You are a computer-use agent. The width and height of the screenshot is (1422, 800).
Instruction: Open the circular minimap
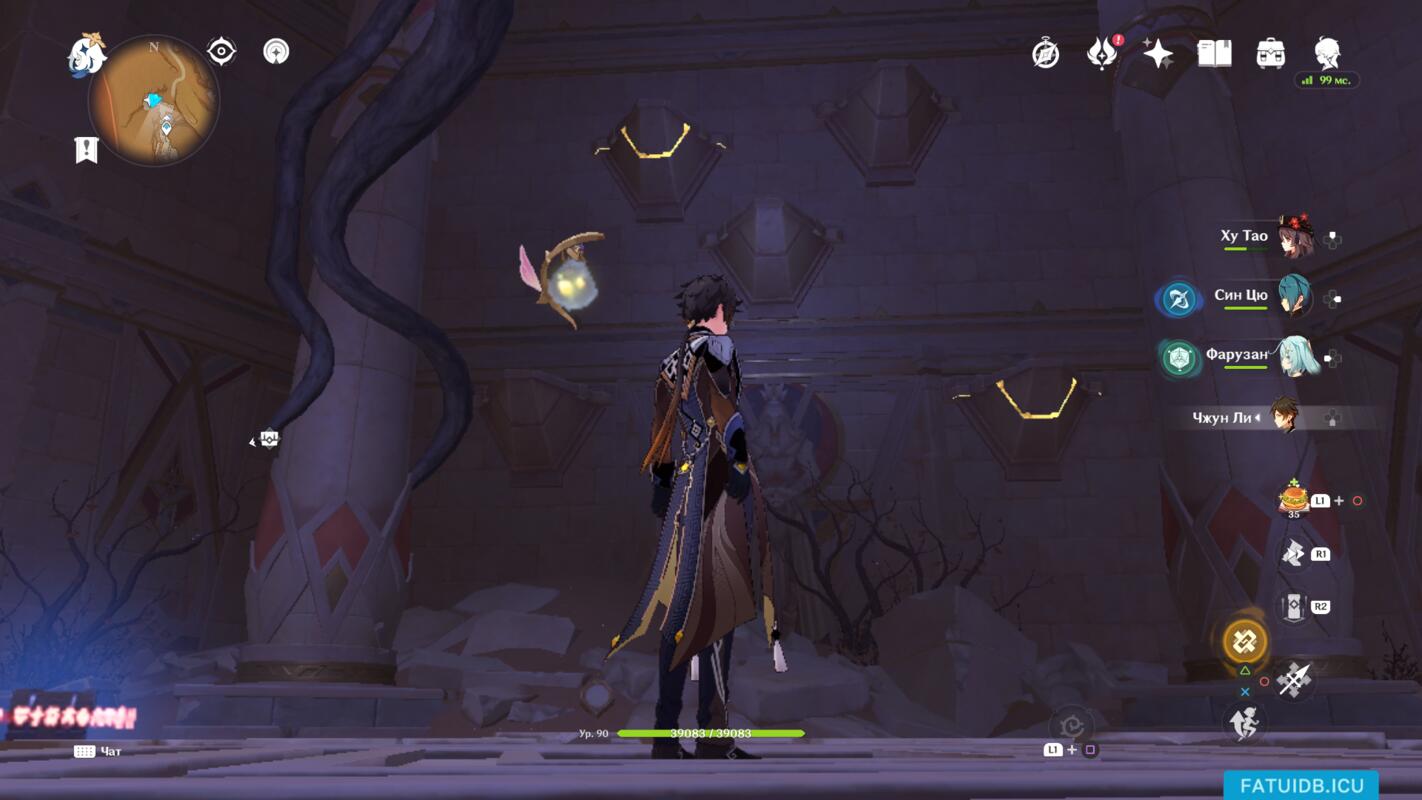click(154, 101)
